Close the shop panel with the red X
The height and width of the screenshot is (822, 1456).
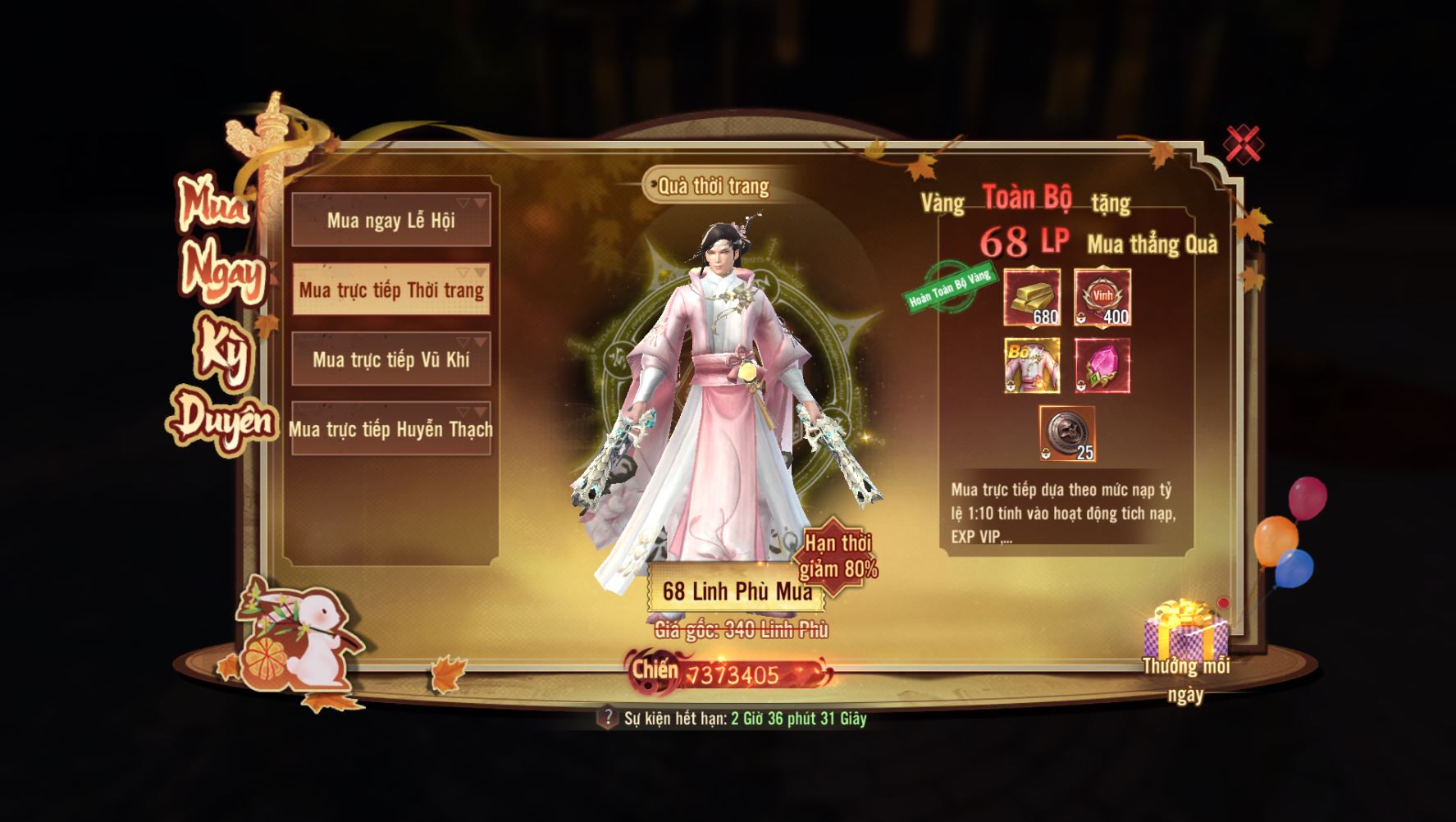[x=1244, y=144]
